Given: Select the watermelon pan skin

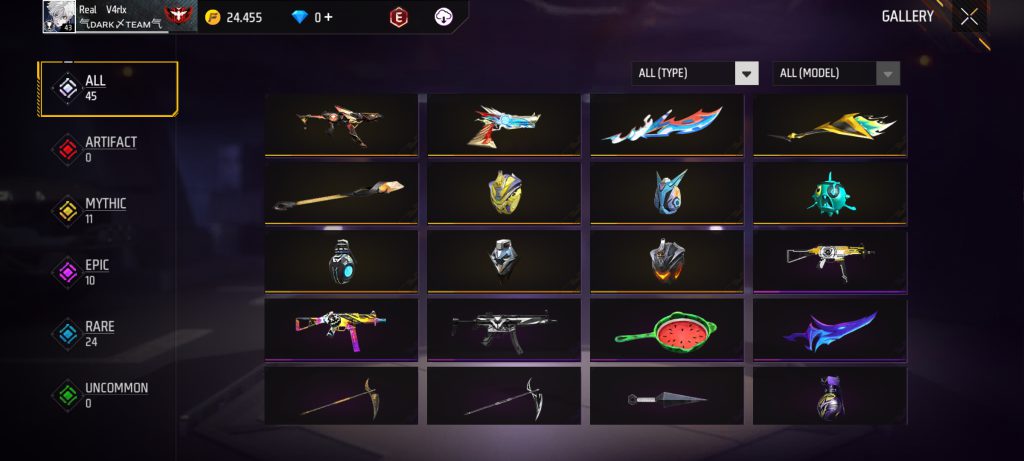Looking at the screenshot, I should tap(667, 329).
